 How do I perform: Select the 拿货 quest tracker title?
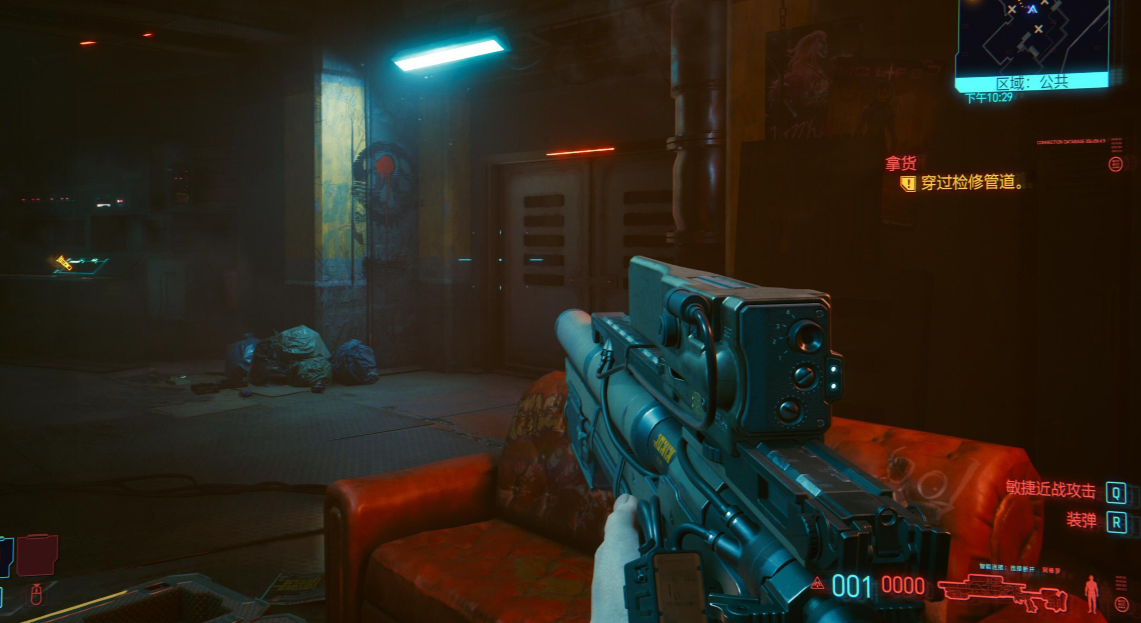tap(900, 163)
